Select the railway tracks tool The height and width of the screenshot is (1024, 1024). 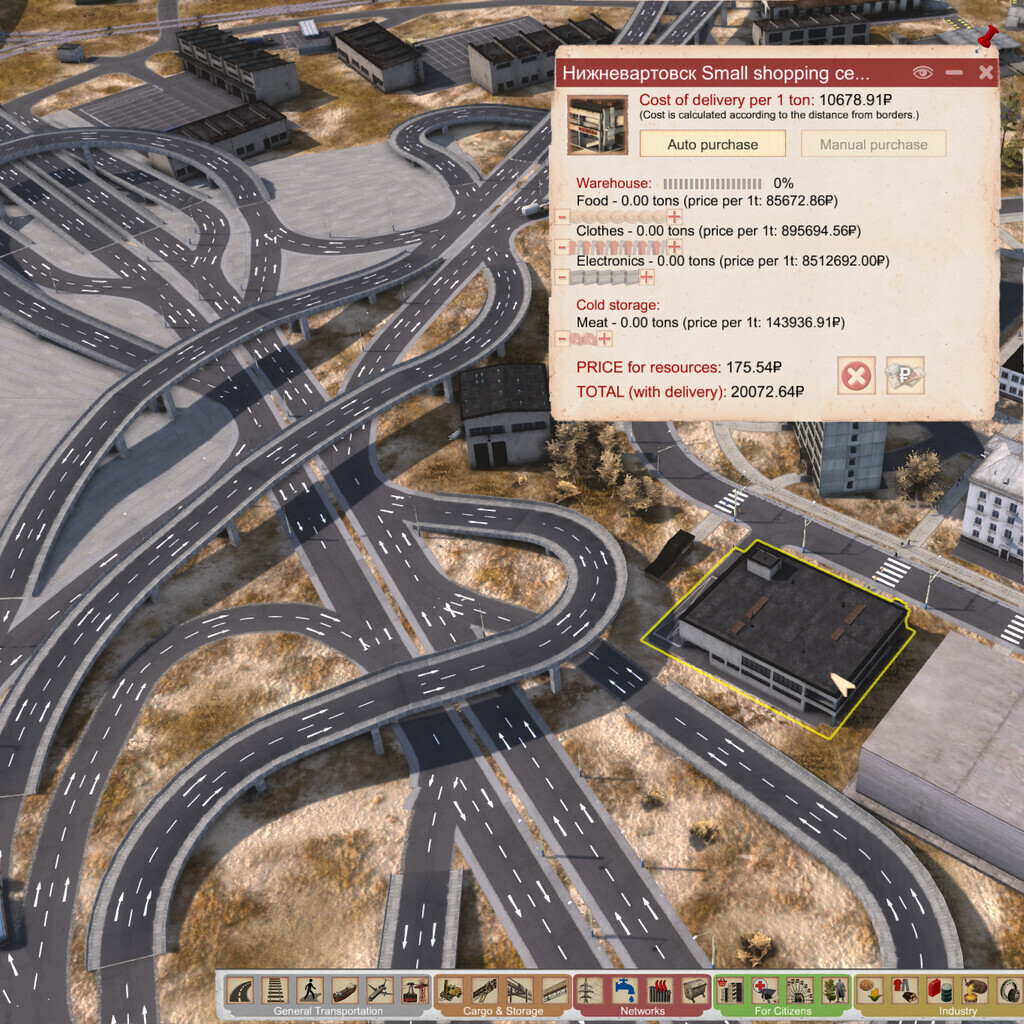pos(275,990)
